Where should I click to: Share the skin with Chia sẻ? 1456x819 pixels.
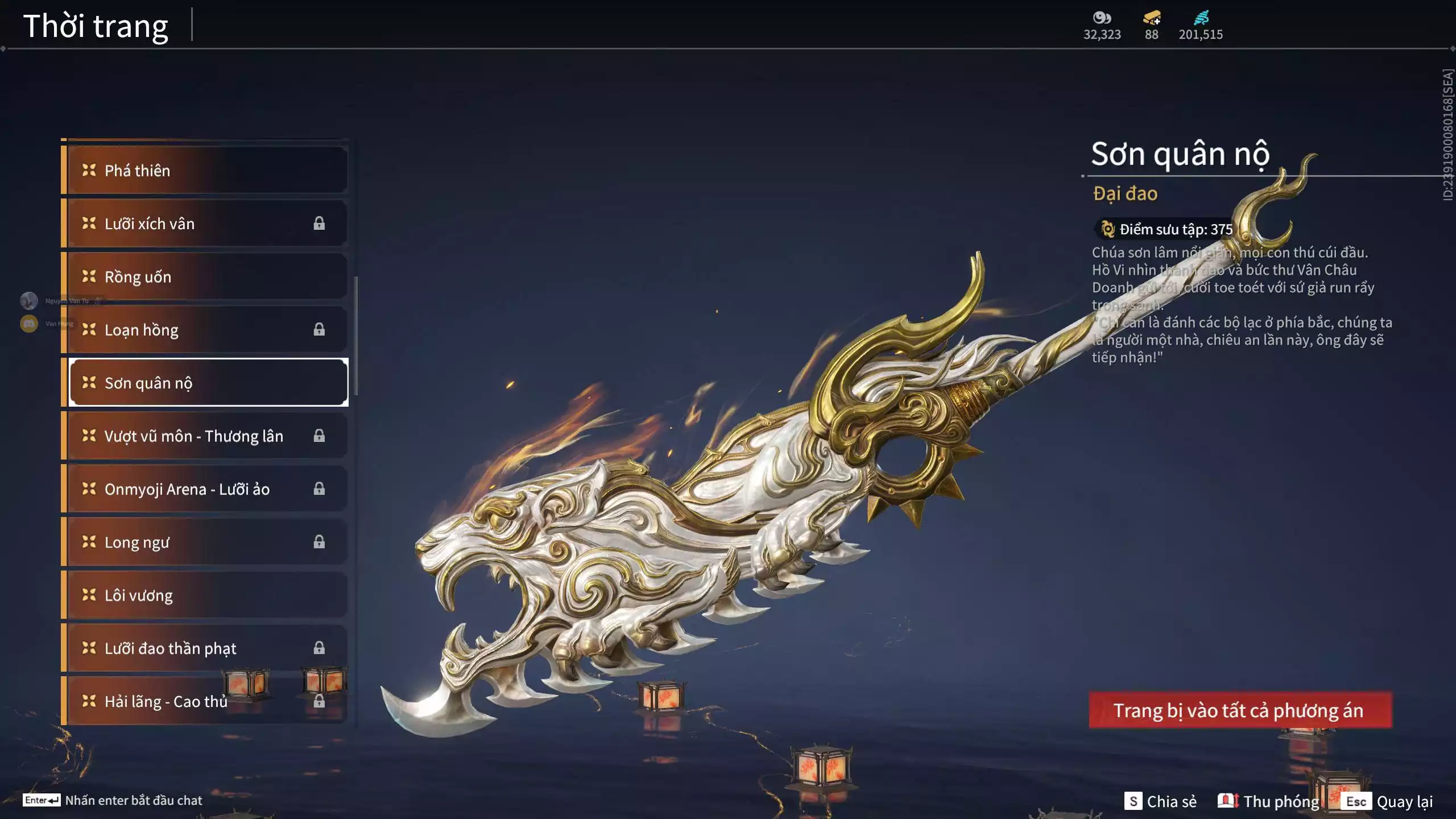tap(1160, 801)
